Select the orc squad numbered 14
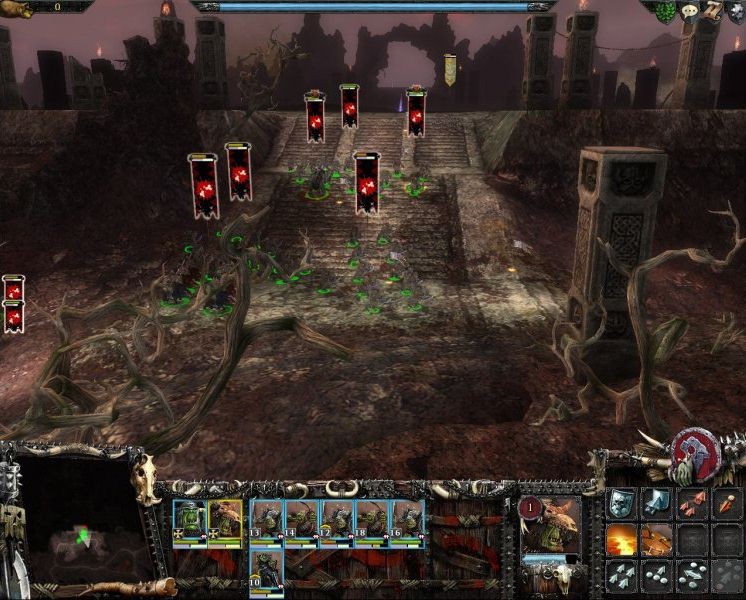The height and width of the screenshot is (600, 746). 301,520
